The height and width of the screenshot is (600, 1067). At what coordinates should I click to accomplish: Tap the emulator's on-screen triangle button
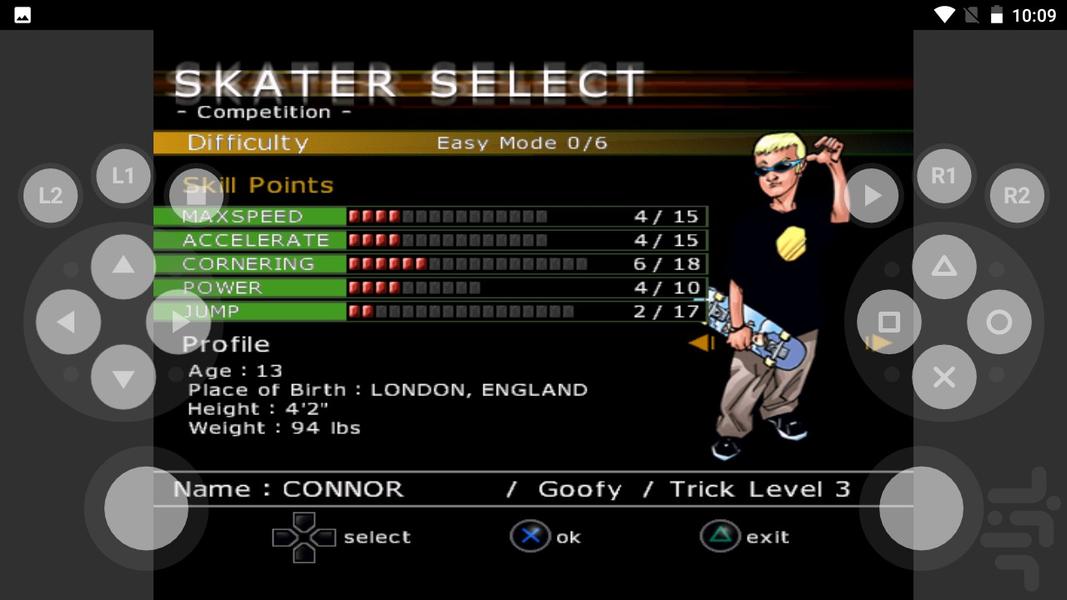click(x=944, y=267)
